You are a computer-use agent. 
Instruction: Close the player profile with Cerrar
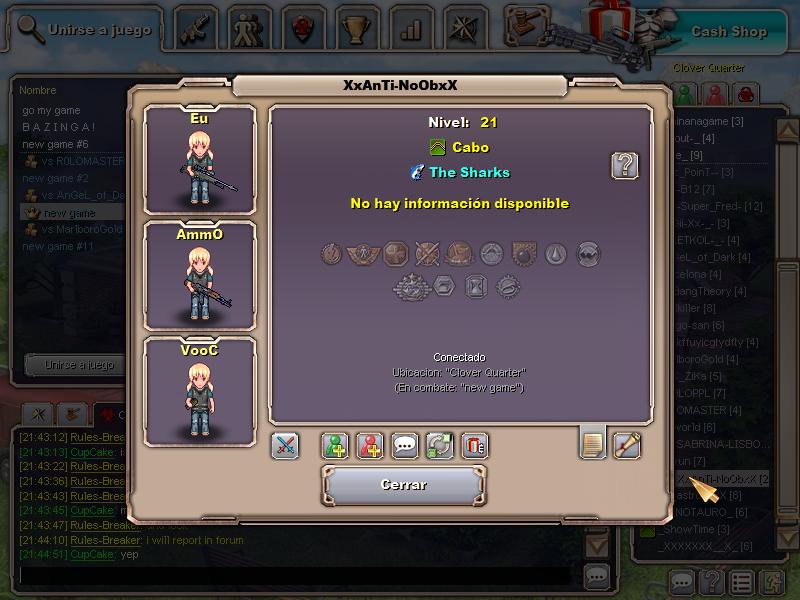coord(403,485)
